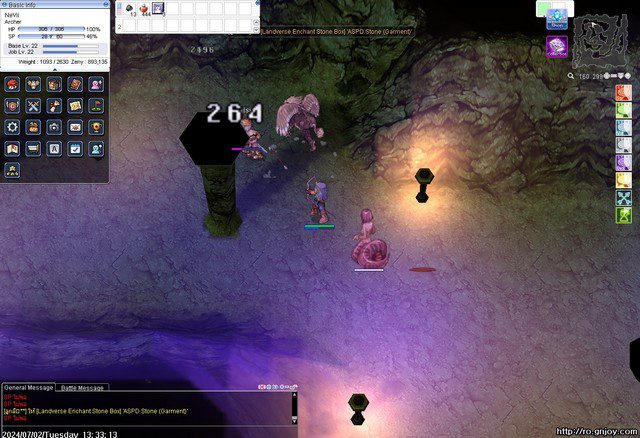This screenshot has height=438, width=640.
Task: Open the three-star ranking icon
Action: 12,170
